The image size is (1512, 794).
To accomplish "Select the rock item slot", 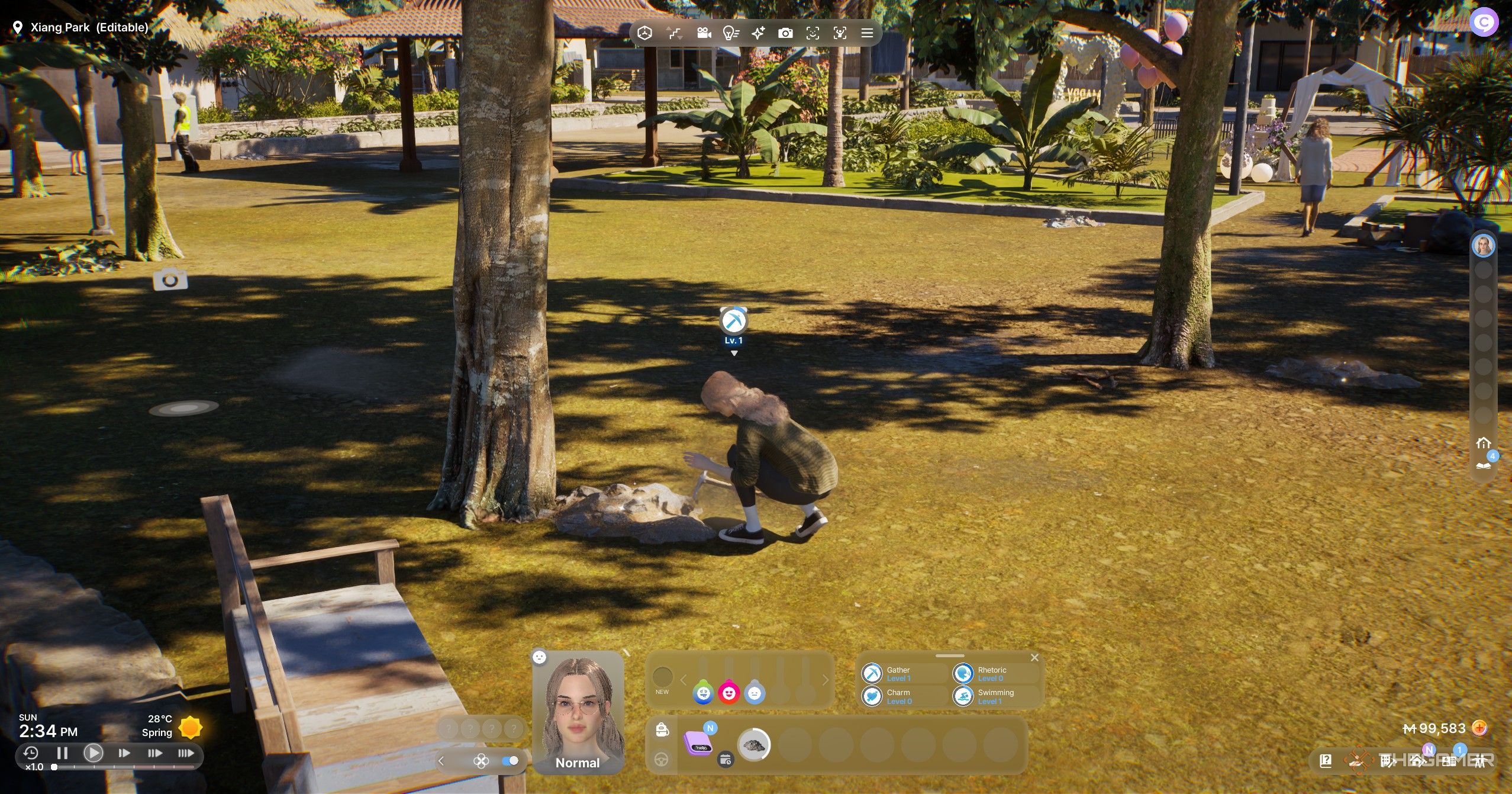I will pos(753,745).
